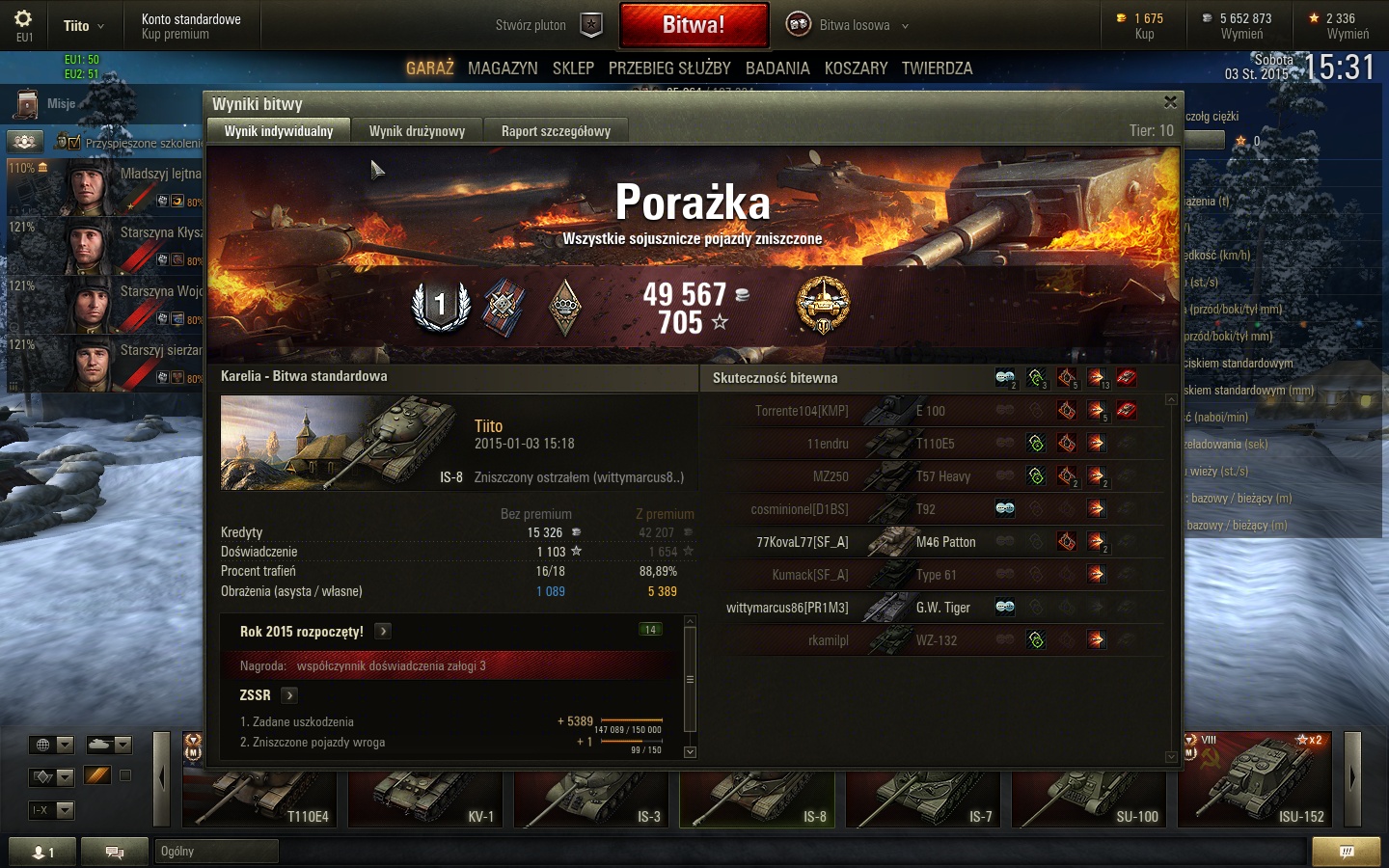
Task: Open game settings gear icon
Action: 24,19
